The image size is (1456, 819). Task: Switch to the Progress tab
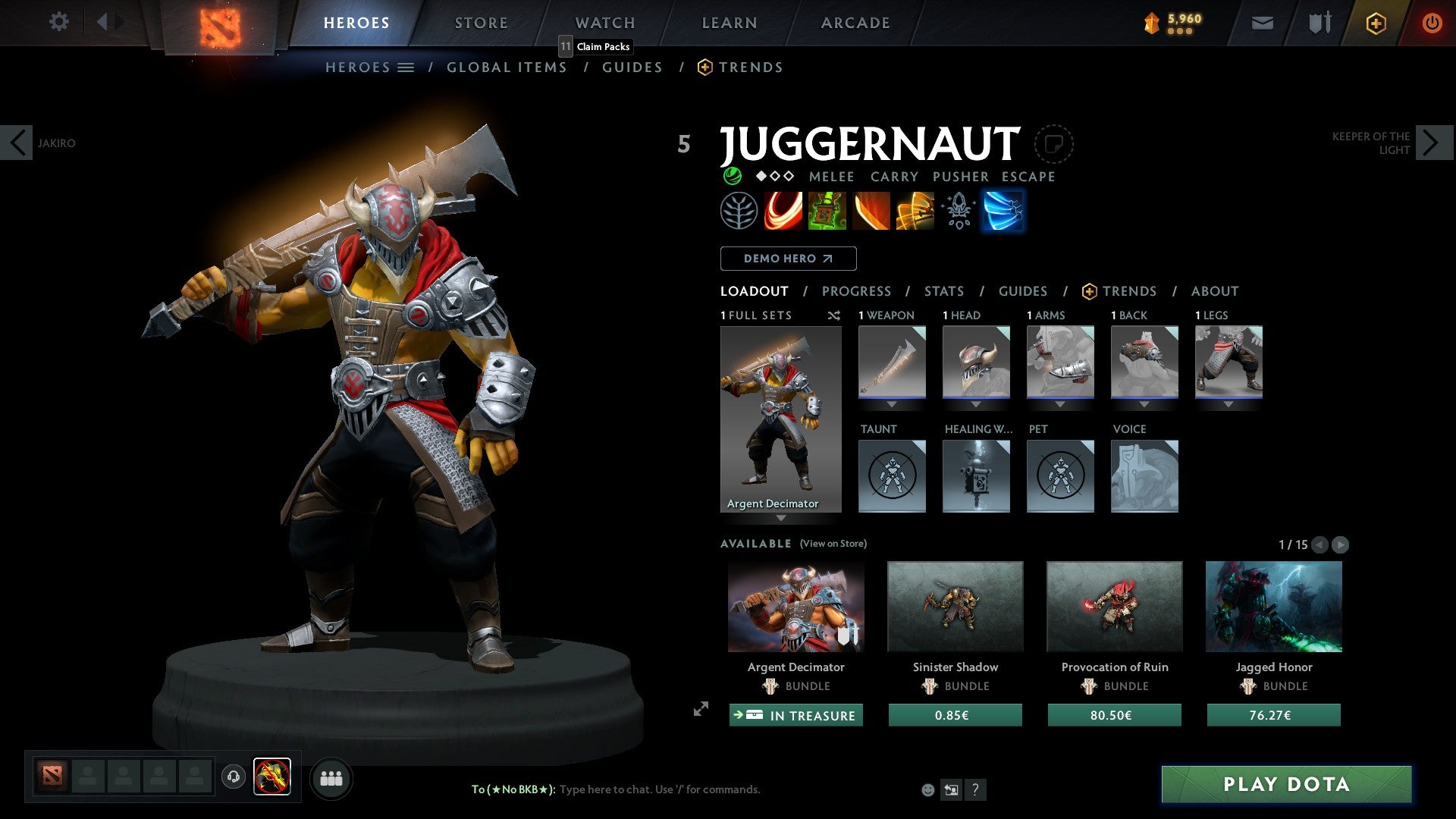[857, 291]
